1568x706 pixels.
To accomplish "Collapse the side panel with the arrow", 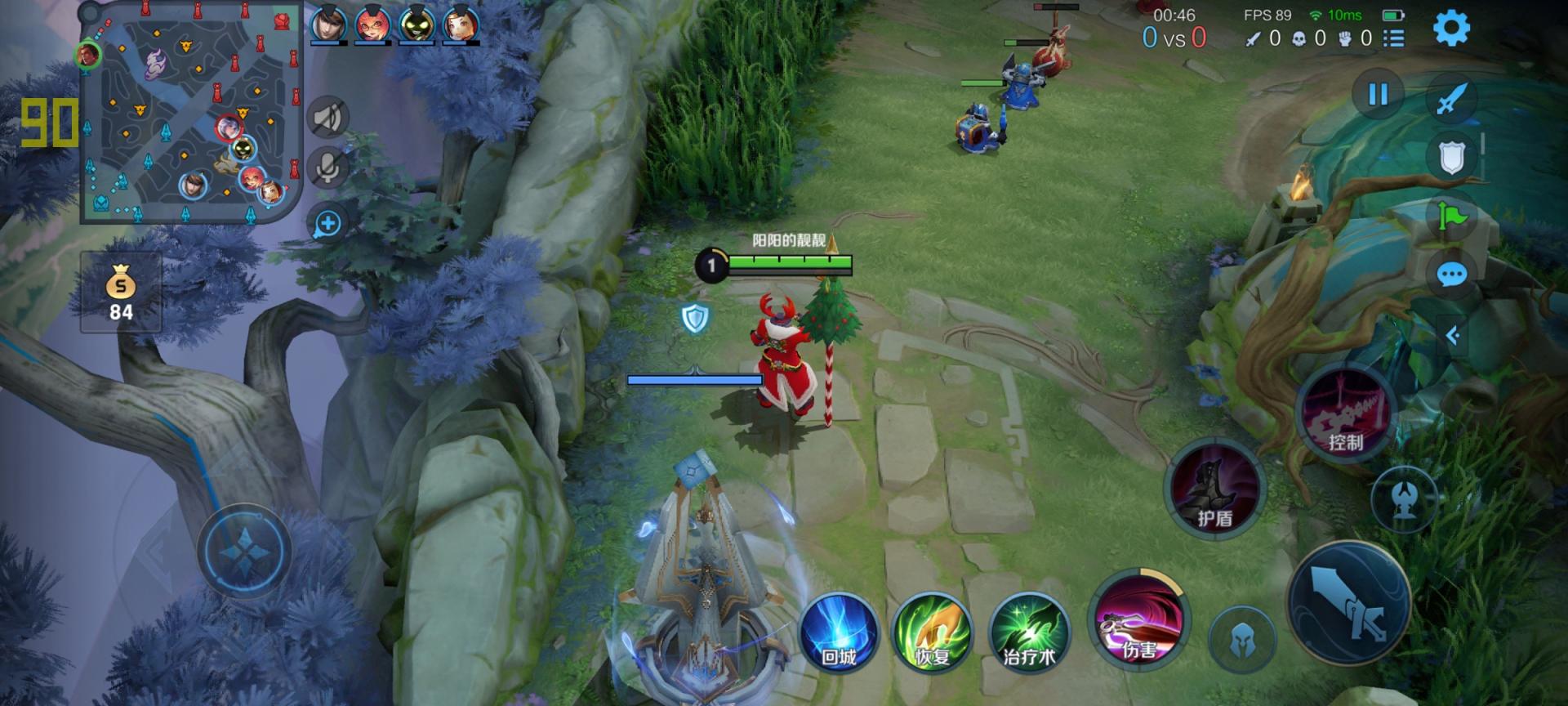I will (1453, 335).
